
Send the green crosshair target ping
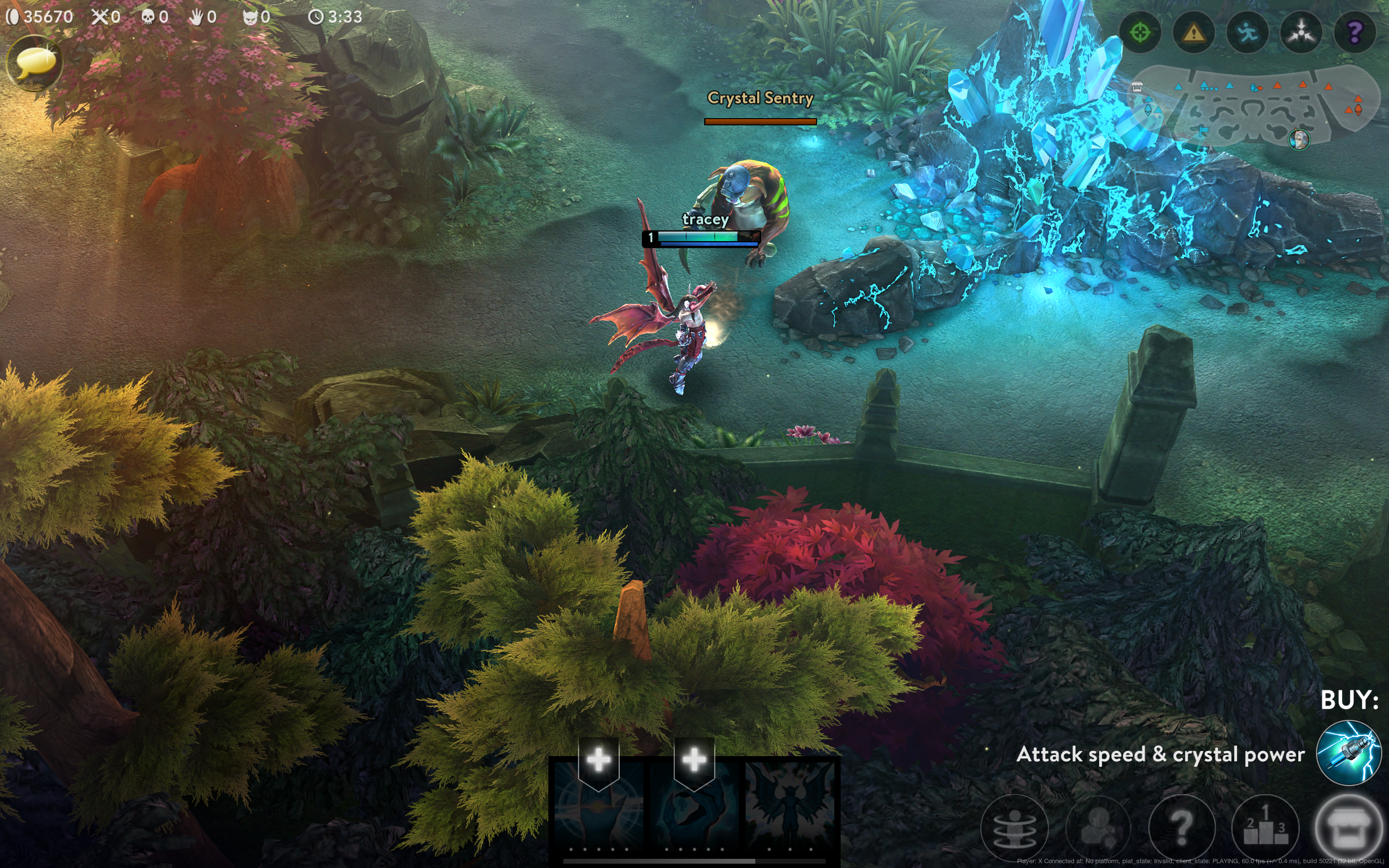tap(1140, 33)
